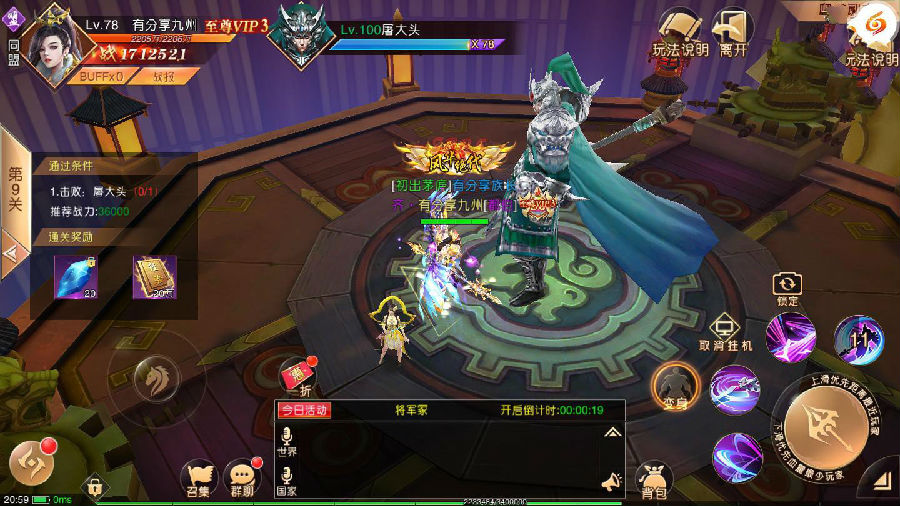900x506 pixels.
Task: Leave the stage via the 离开 button
Action: [x=733, y=32]
